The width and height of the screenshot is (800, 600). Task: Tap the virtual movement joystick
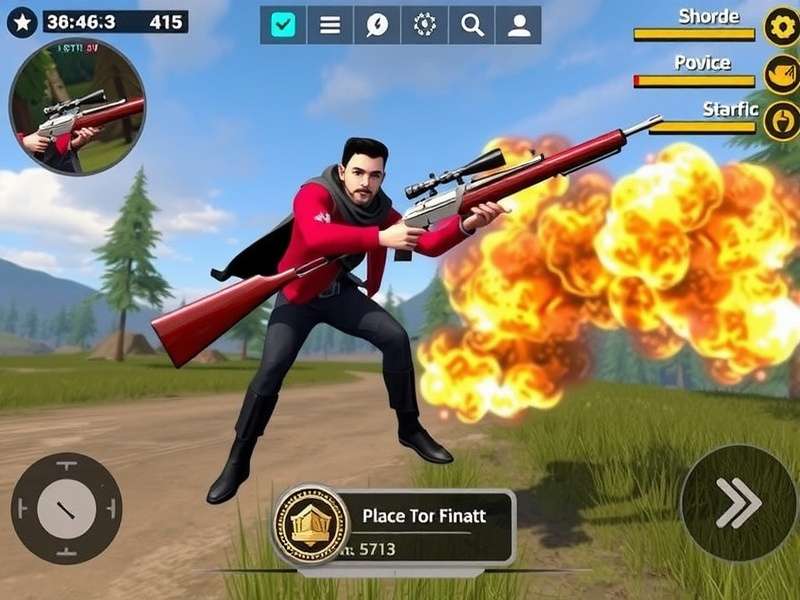66,508
